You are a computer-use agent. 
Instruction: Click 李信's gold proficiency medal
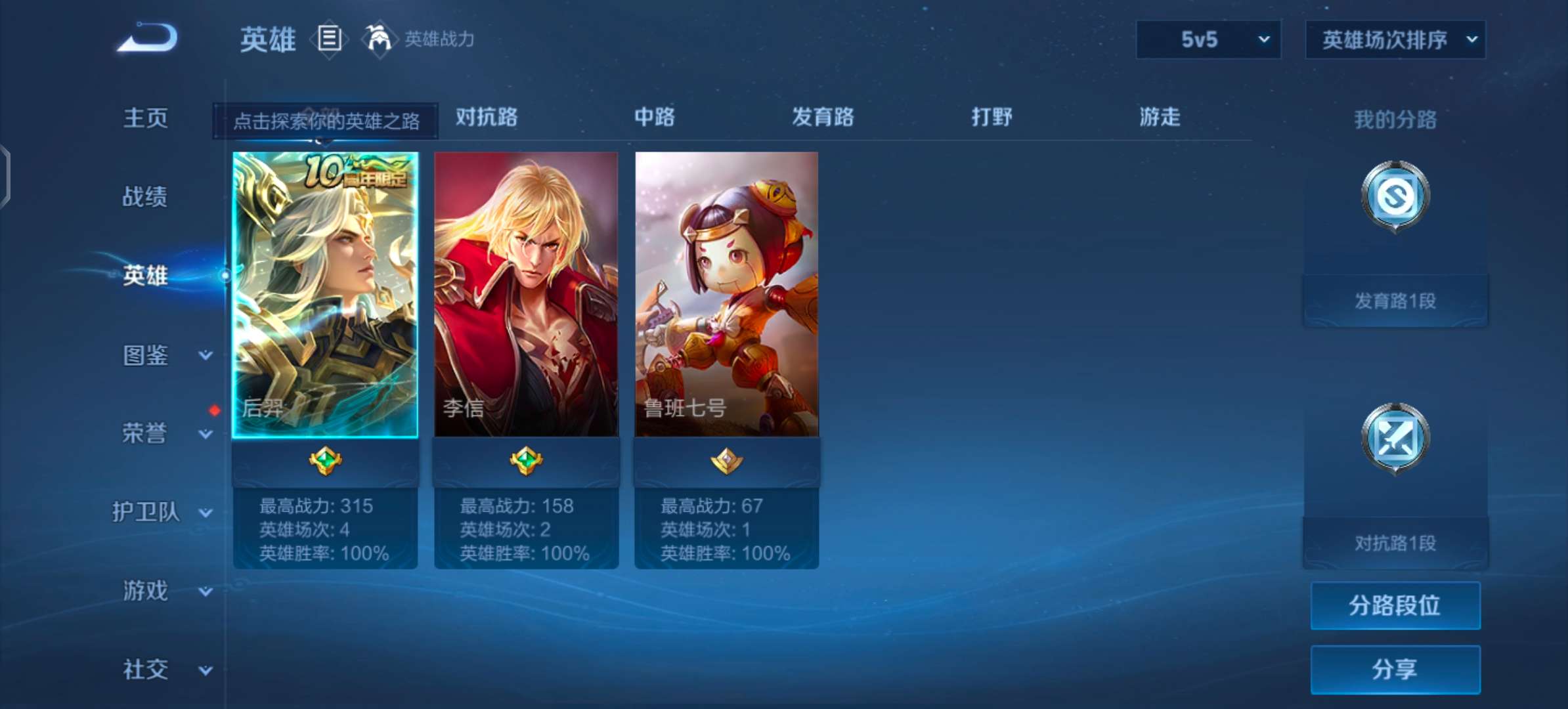pyautogui.click(x=527, y=460)
